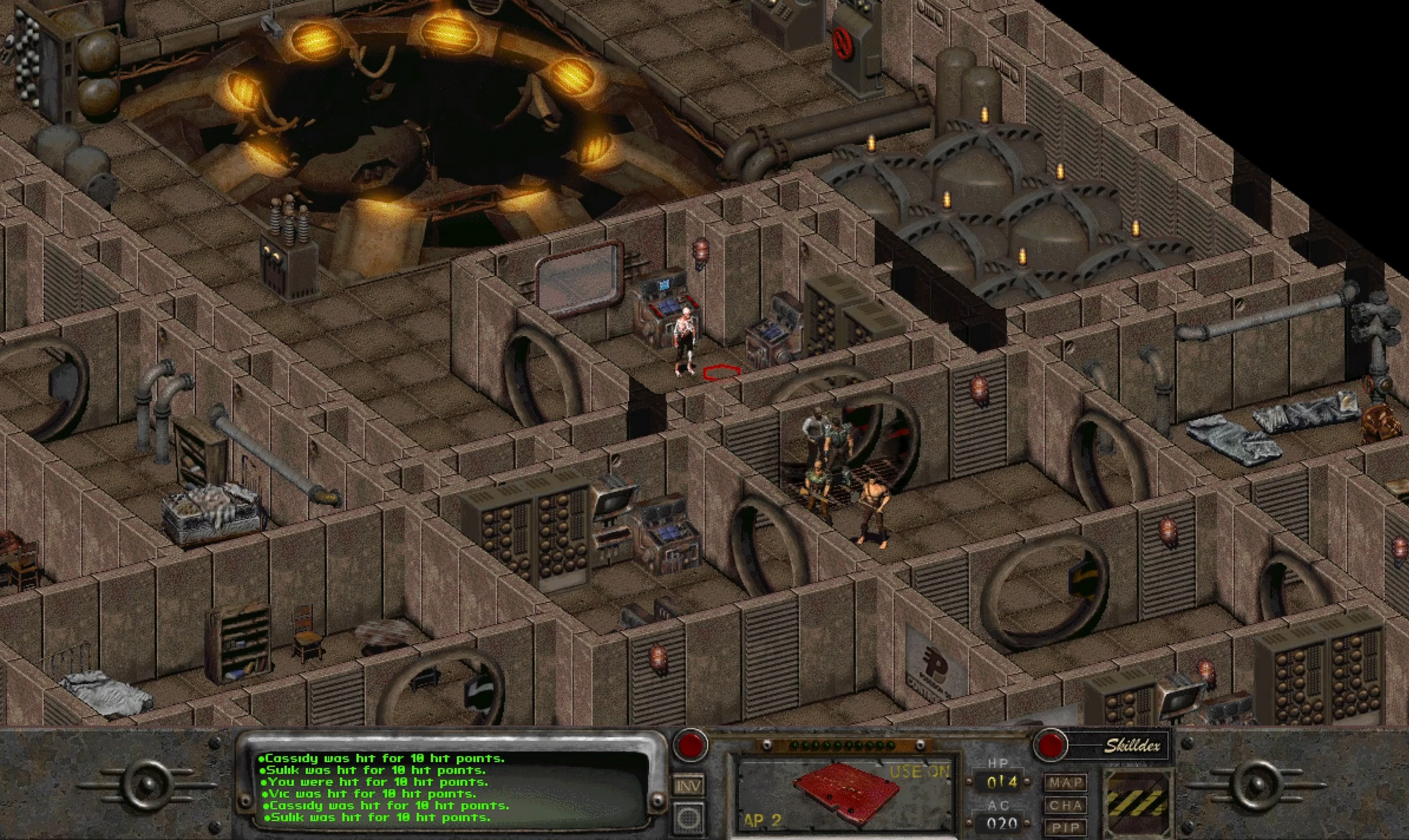
Task: Show the automap via the MAP button
Action: coord(1065,782)
